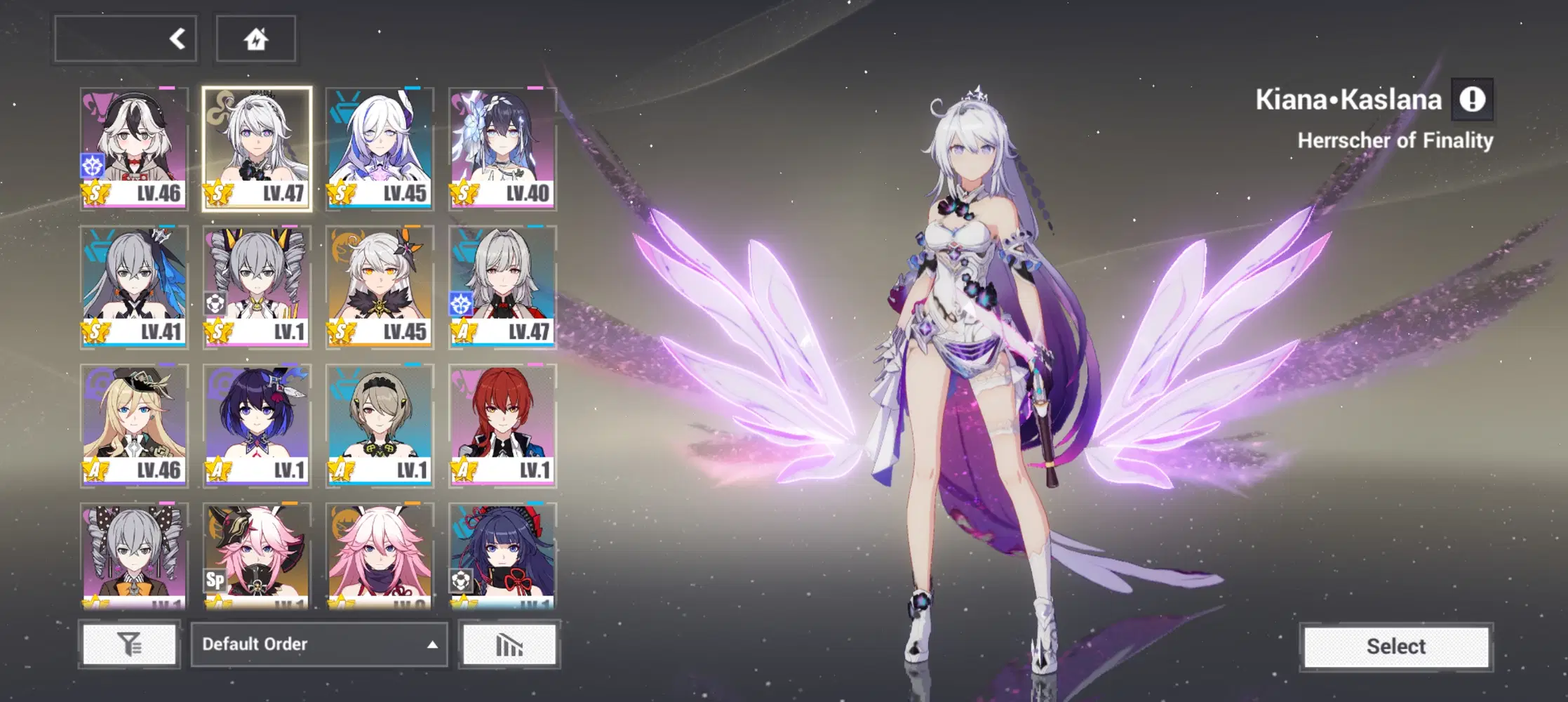The image size is (1568, 702).
Task: Click the sort order icon beside Default Order
Action: click(509, 644)
